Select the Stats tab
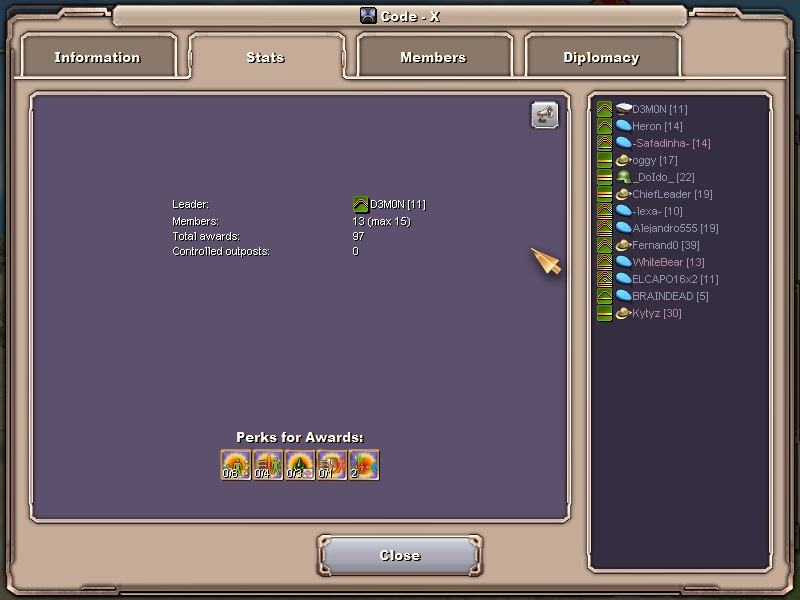The width and height of the screenshot is (800, 600). [265, 57]
